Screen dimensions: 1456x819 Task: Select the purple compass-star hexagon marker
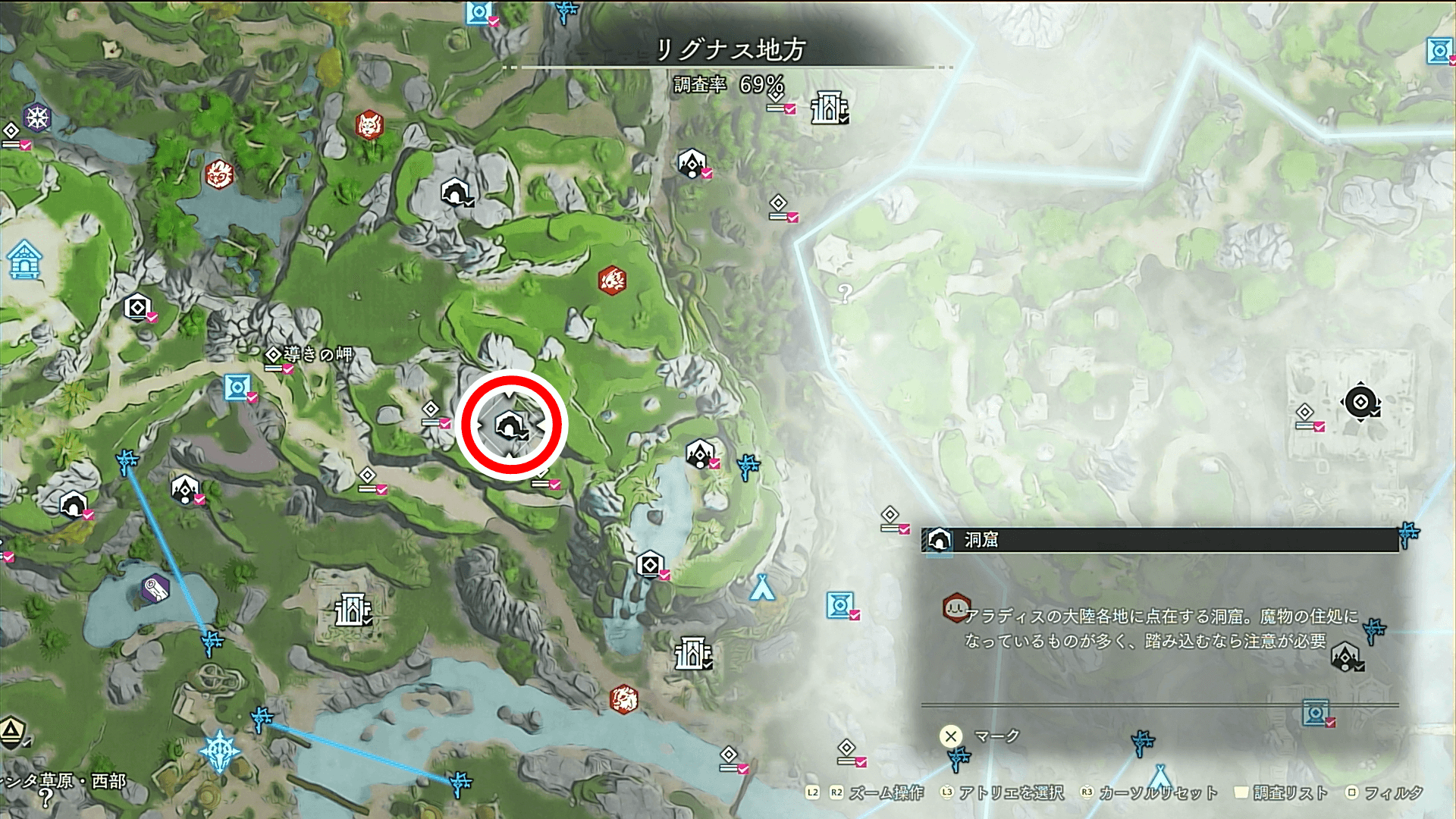pos(37,118)
